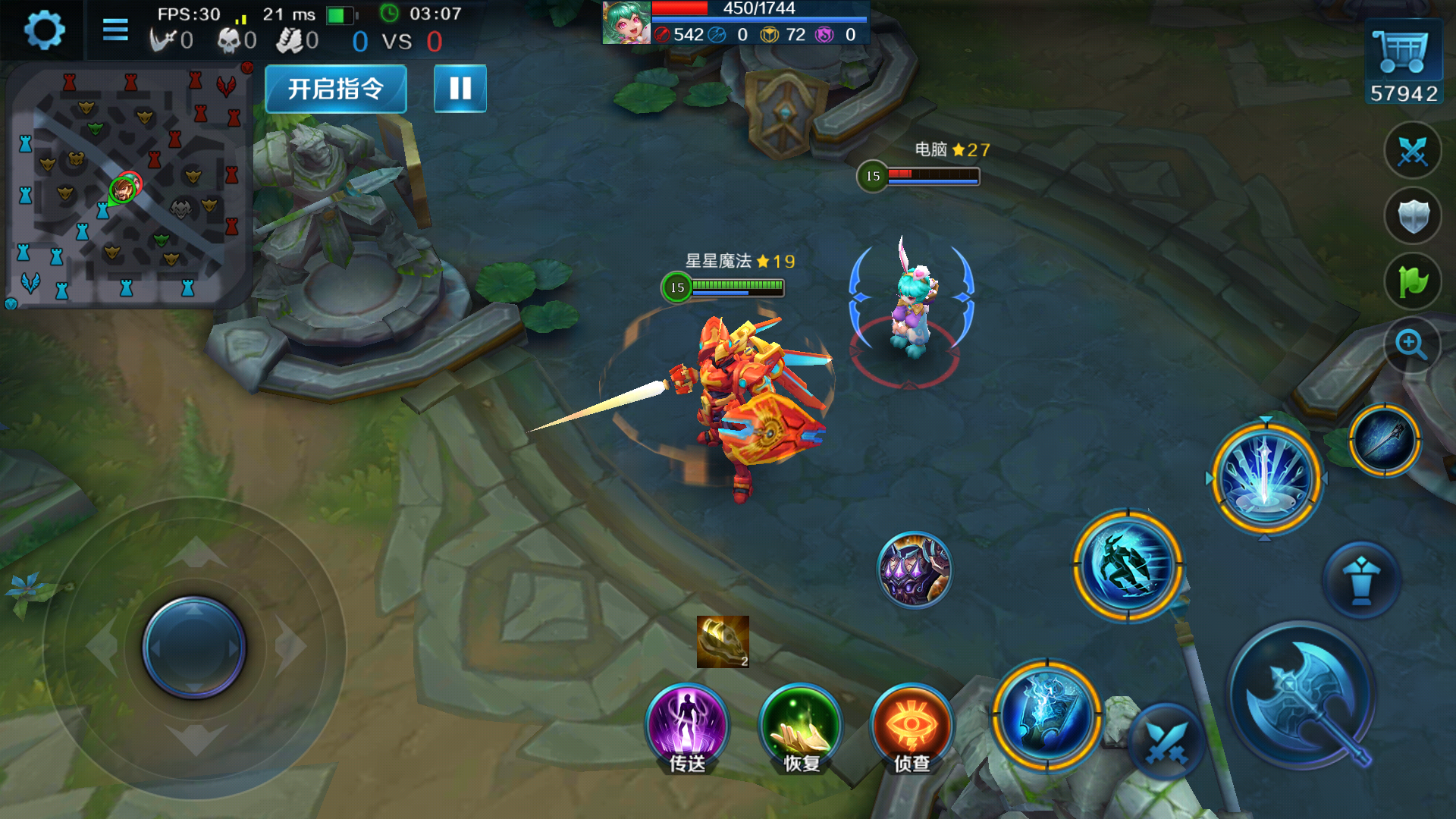This screenshot has height=819, width=1456.
Task: Open the gear settings menu
Action: click(x=43, y=31)
